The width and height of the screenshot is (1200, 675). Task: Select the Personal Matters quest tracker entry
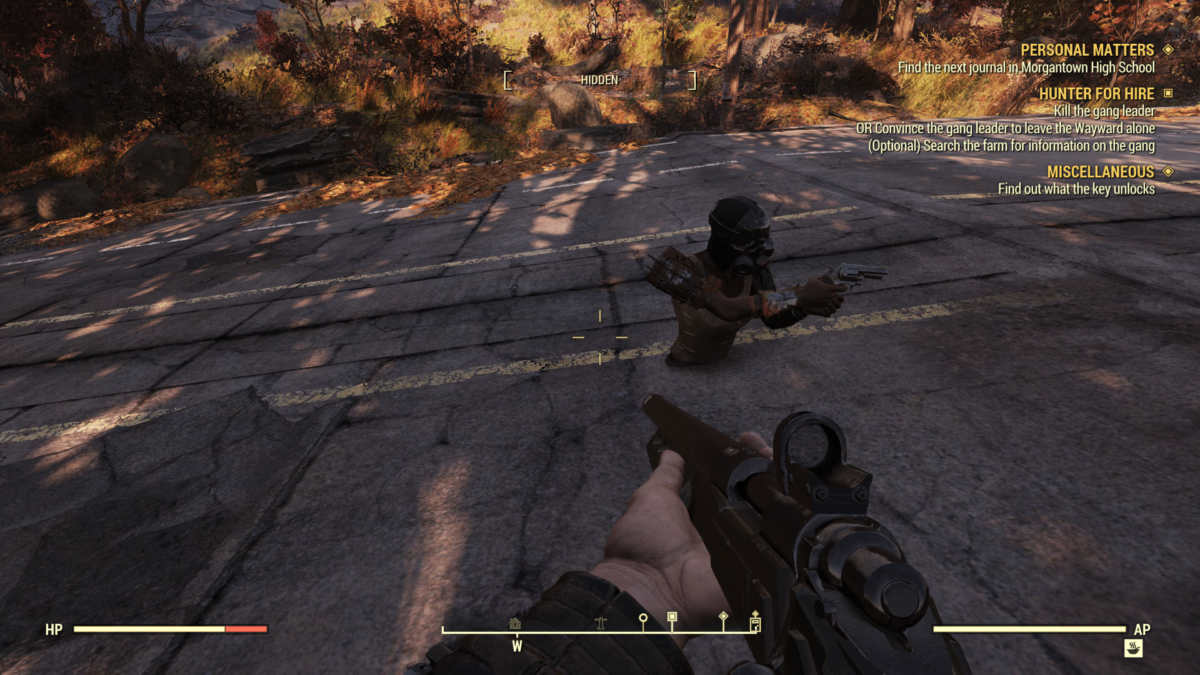point(1087,50)
